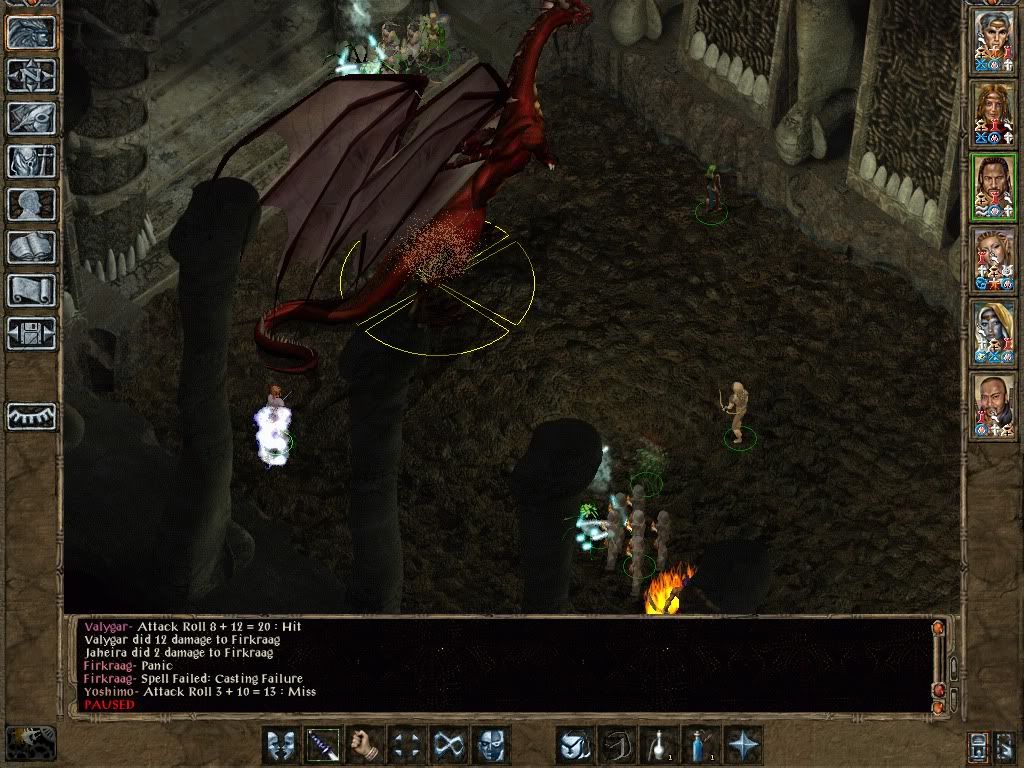The height and width of the screenshot is (768, 1024).
Task: Open the mage spellbook with the book icon
Action: click(32, 247)
